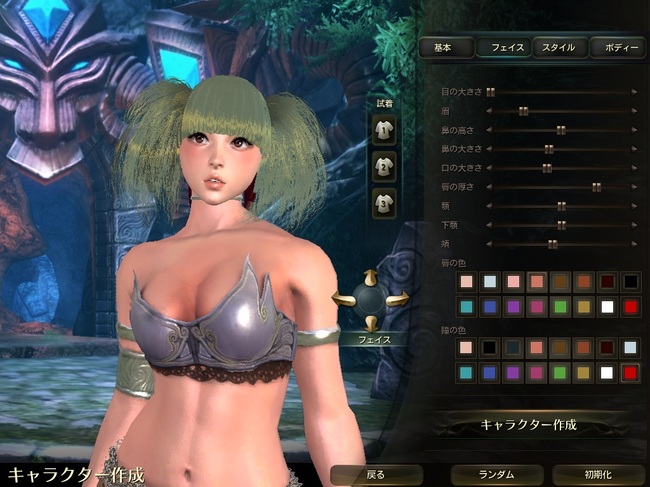The width and height of the screenshot is (650, 487).
Task: Try on outfit number 1
Action: [x=382, y=129]
